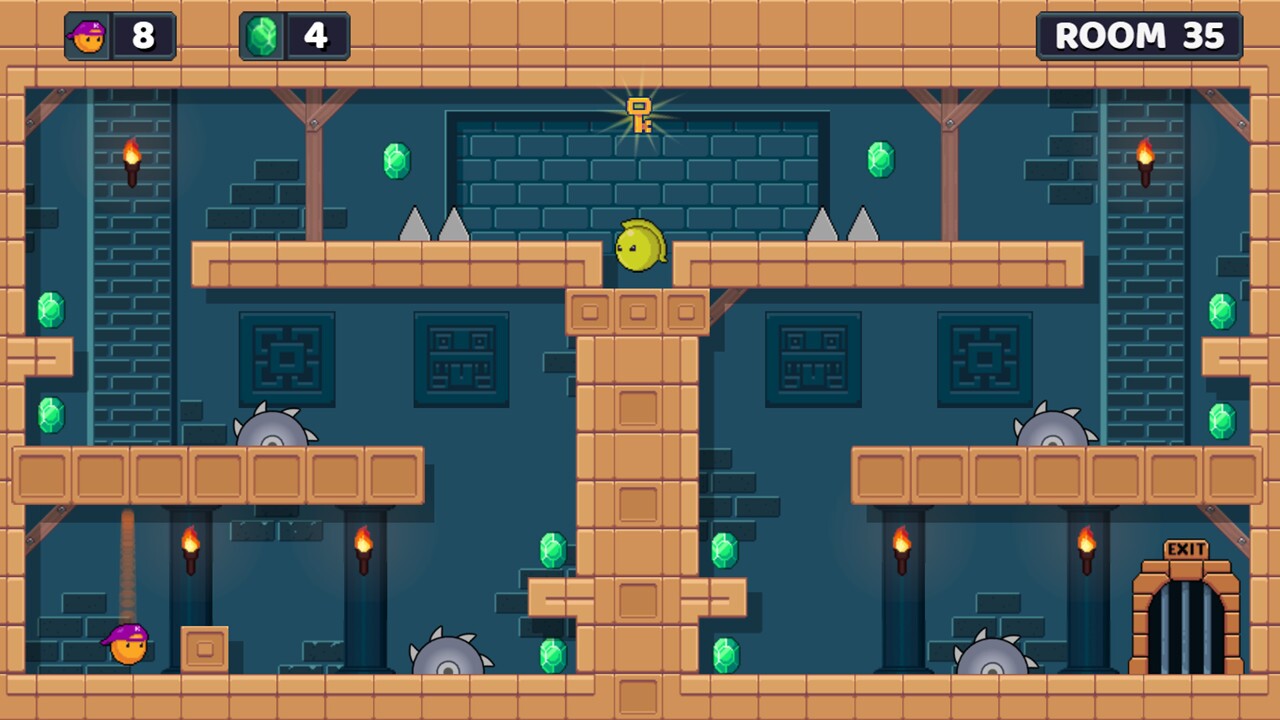Click the golden key above the wall
This screenshot has height=720, width=1280.
(640, 115)
